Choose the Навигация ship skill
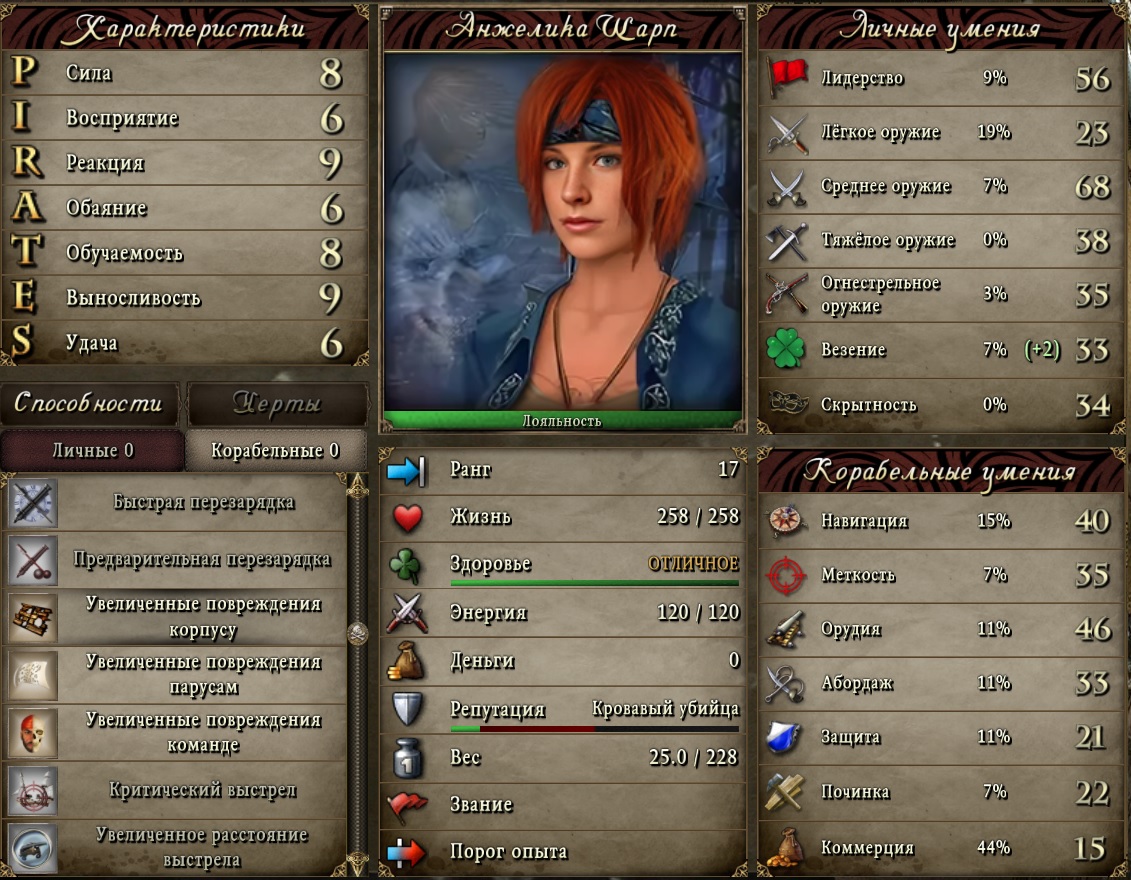The width and height of the screenshot is (1131, 880). (938, 521)
